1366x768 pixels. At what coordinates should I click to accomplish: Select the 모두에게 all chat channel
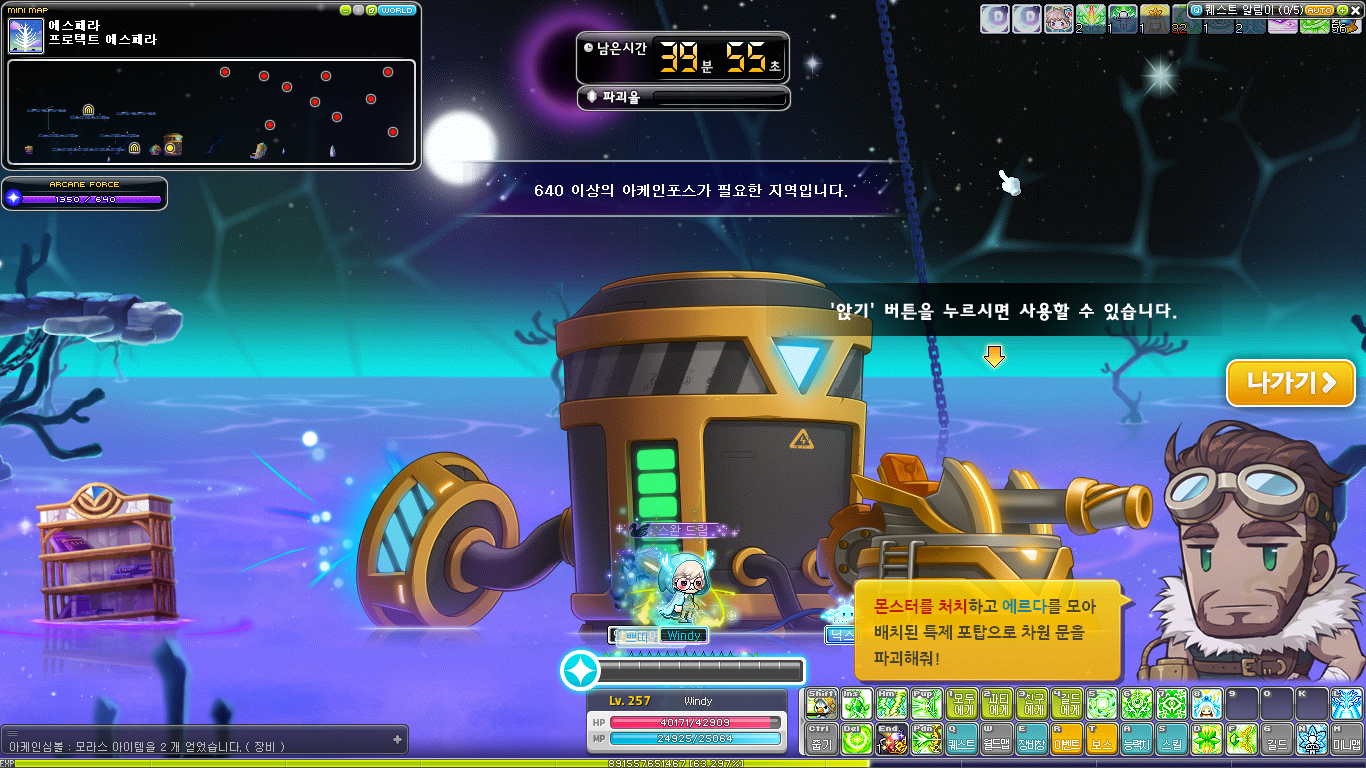pyautogui.click(x=961, y=704)
